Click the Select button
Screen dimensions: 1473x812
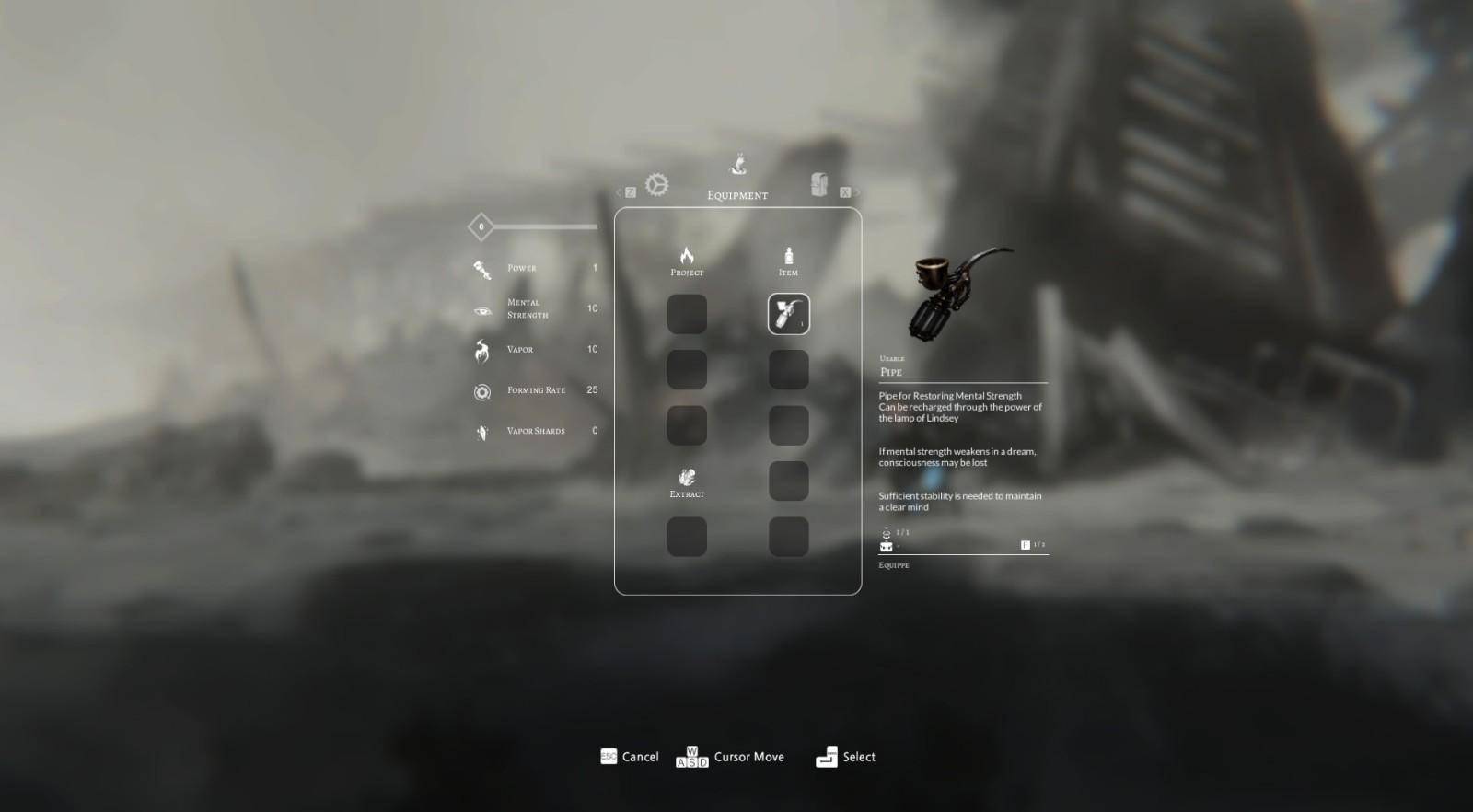click(x=845, y=757)
